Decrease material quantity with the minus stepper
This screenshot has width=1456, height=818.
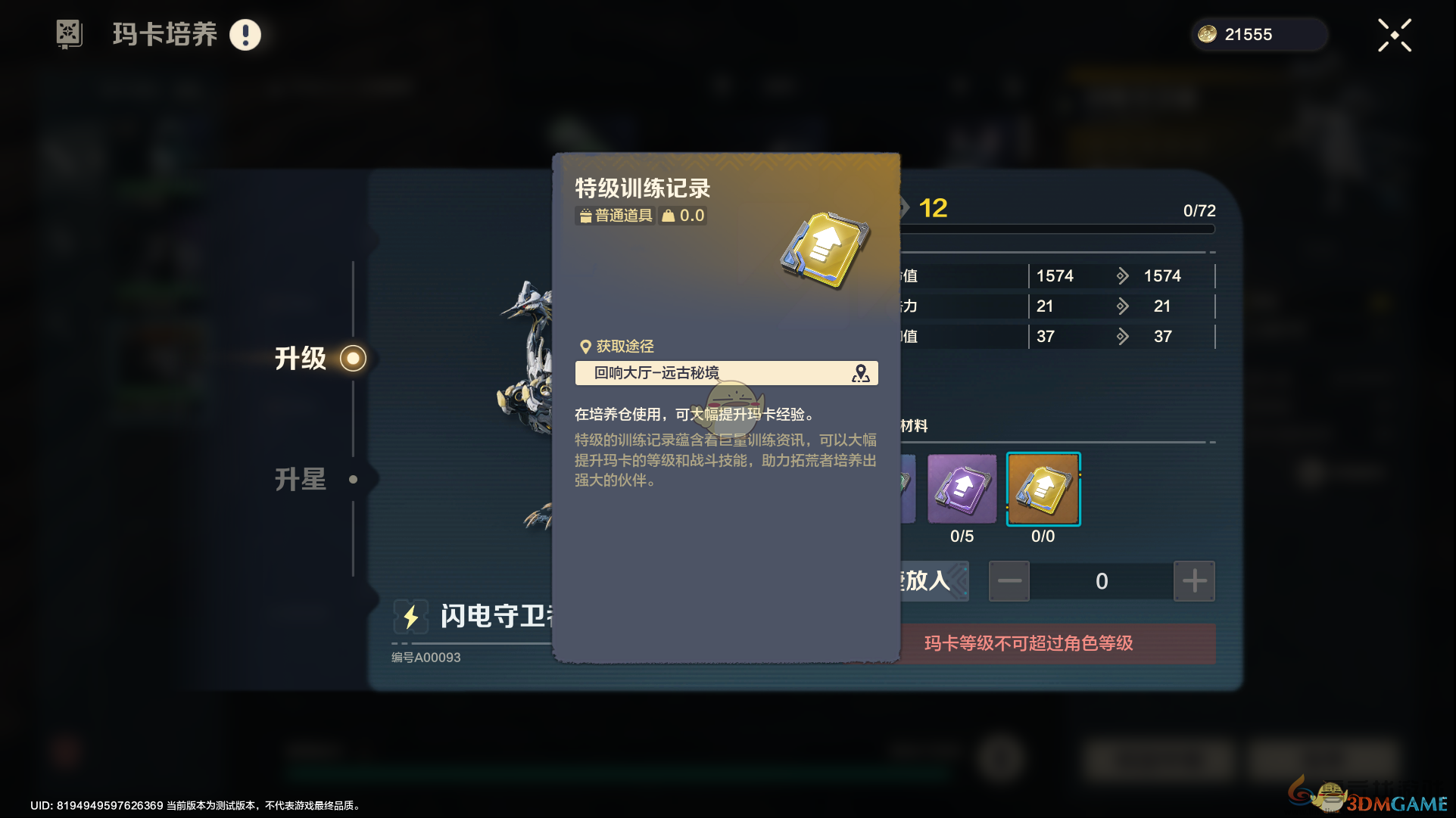(x=1009, y=580)
